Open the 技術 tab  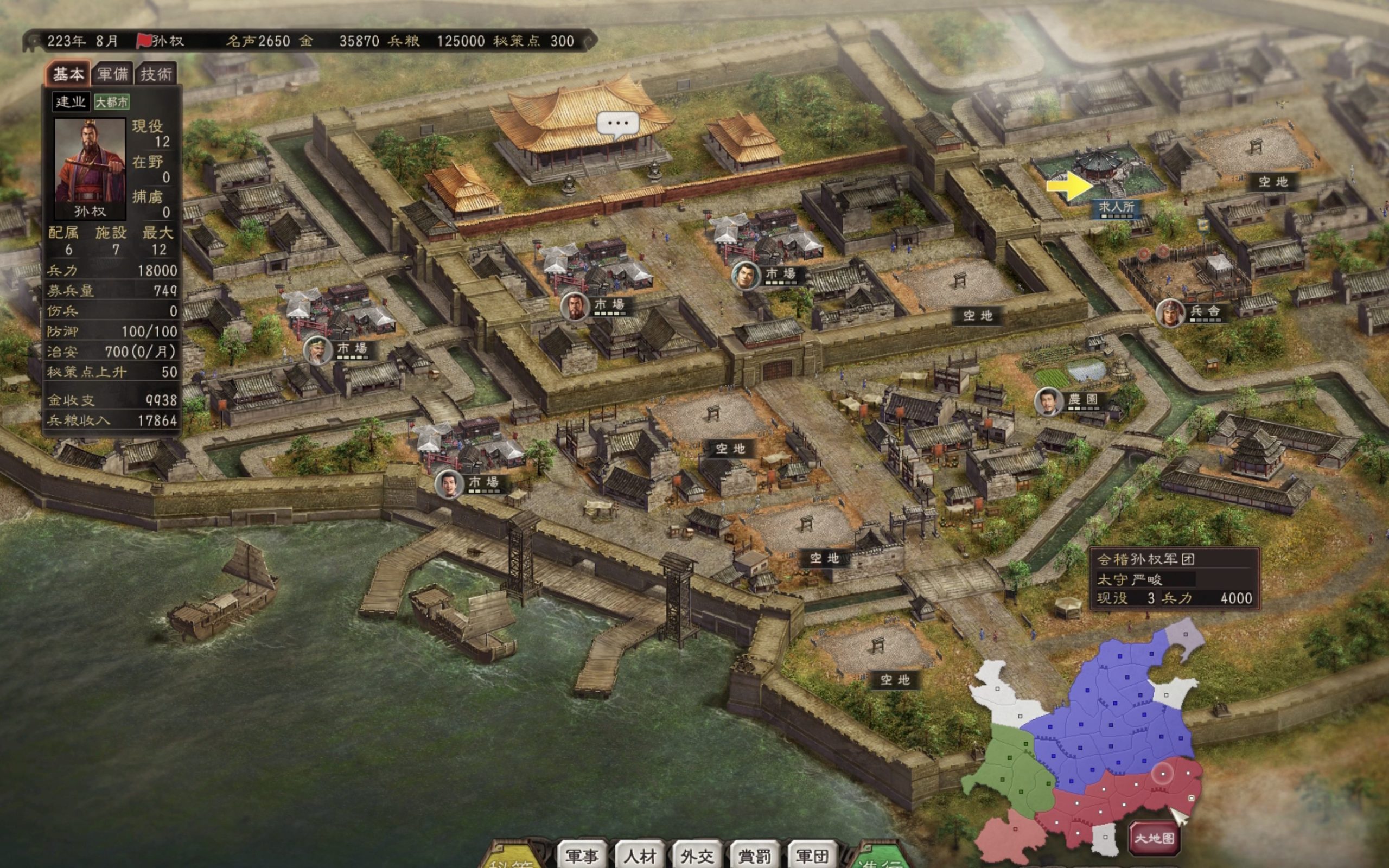(x=156, y=74)
